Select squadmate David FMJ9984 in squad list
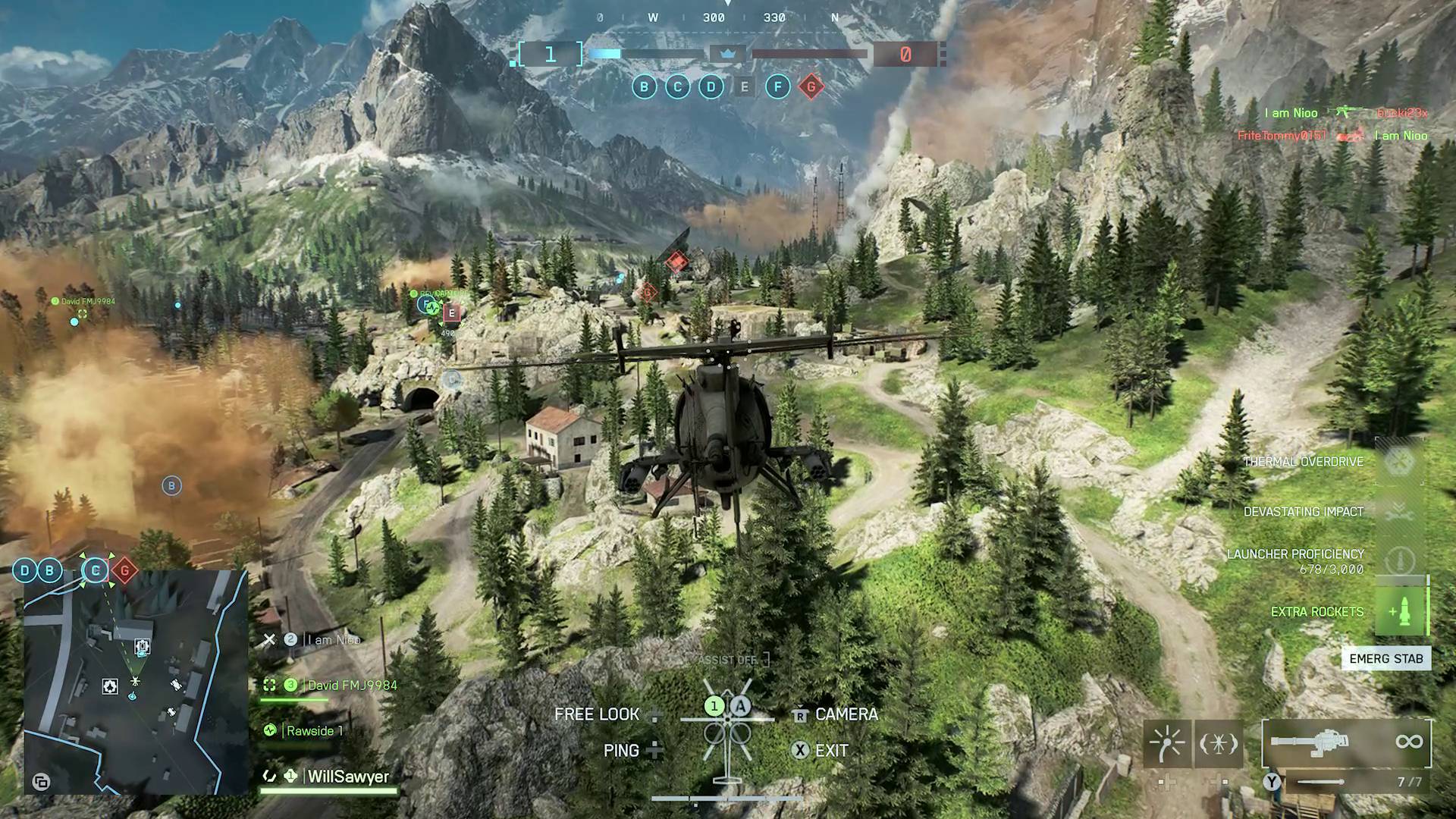1456x819 pixels. [353, 684]
